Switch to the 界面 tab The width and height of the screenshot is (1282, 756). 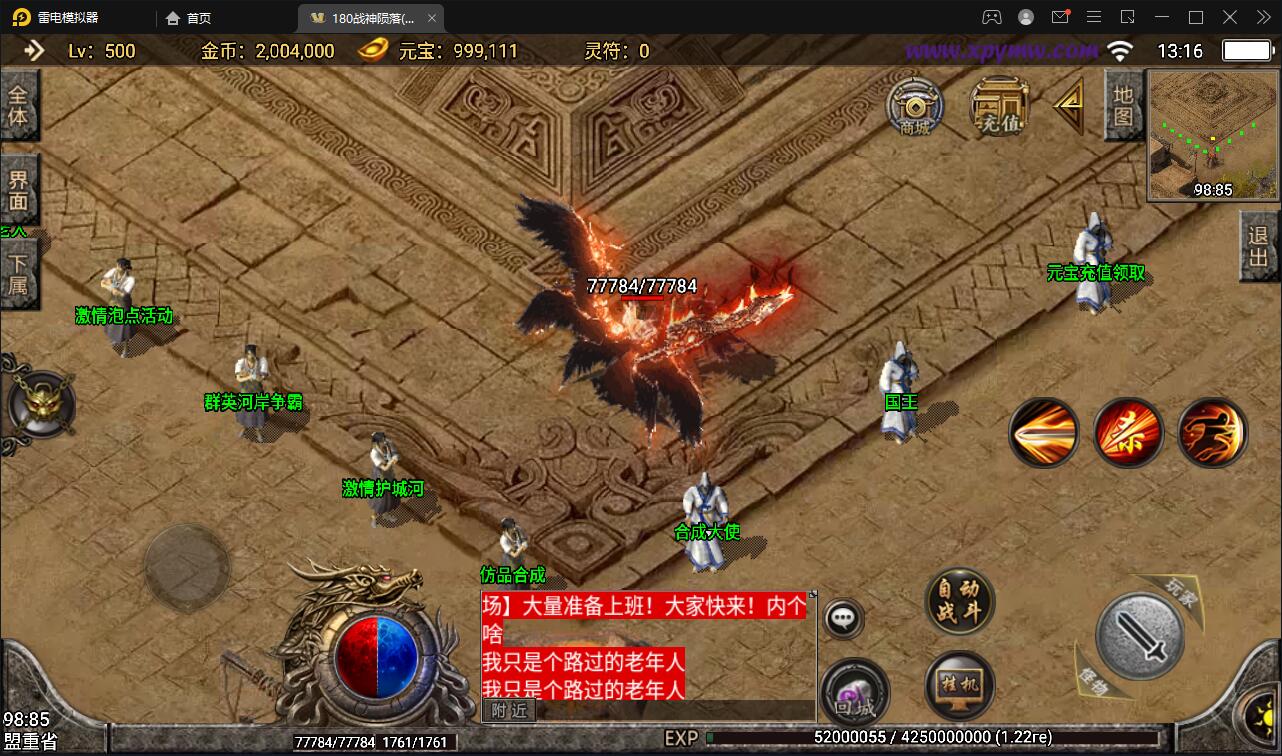click(19, 190)
